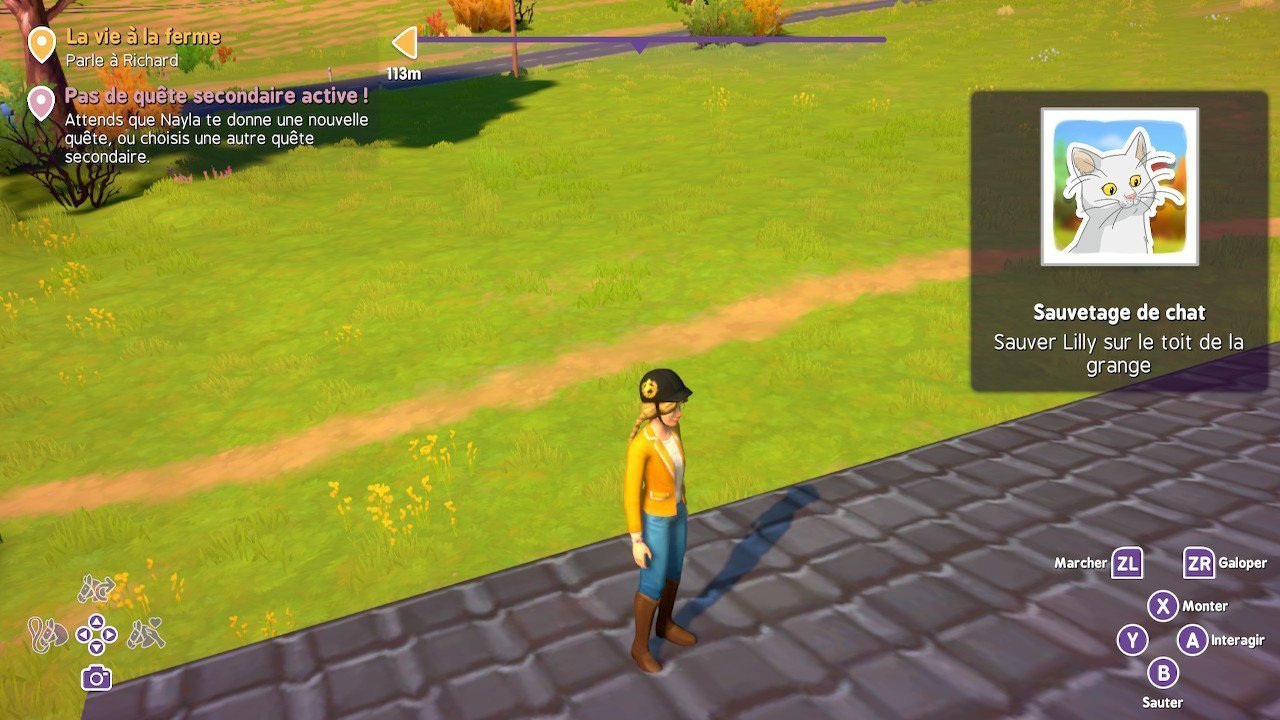Click the yellow main quest pin marker
Screen dimensions: 1280x720
41,44
